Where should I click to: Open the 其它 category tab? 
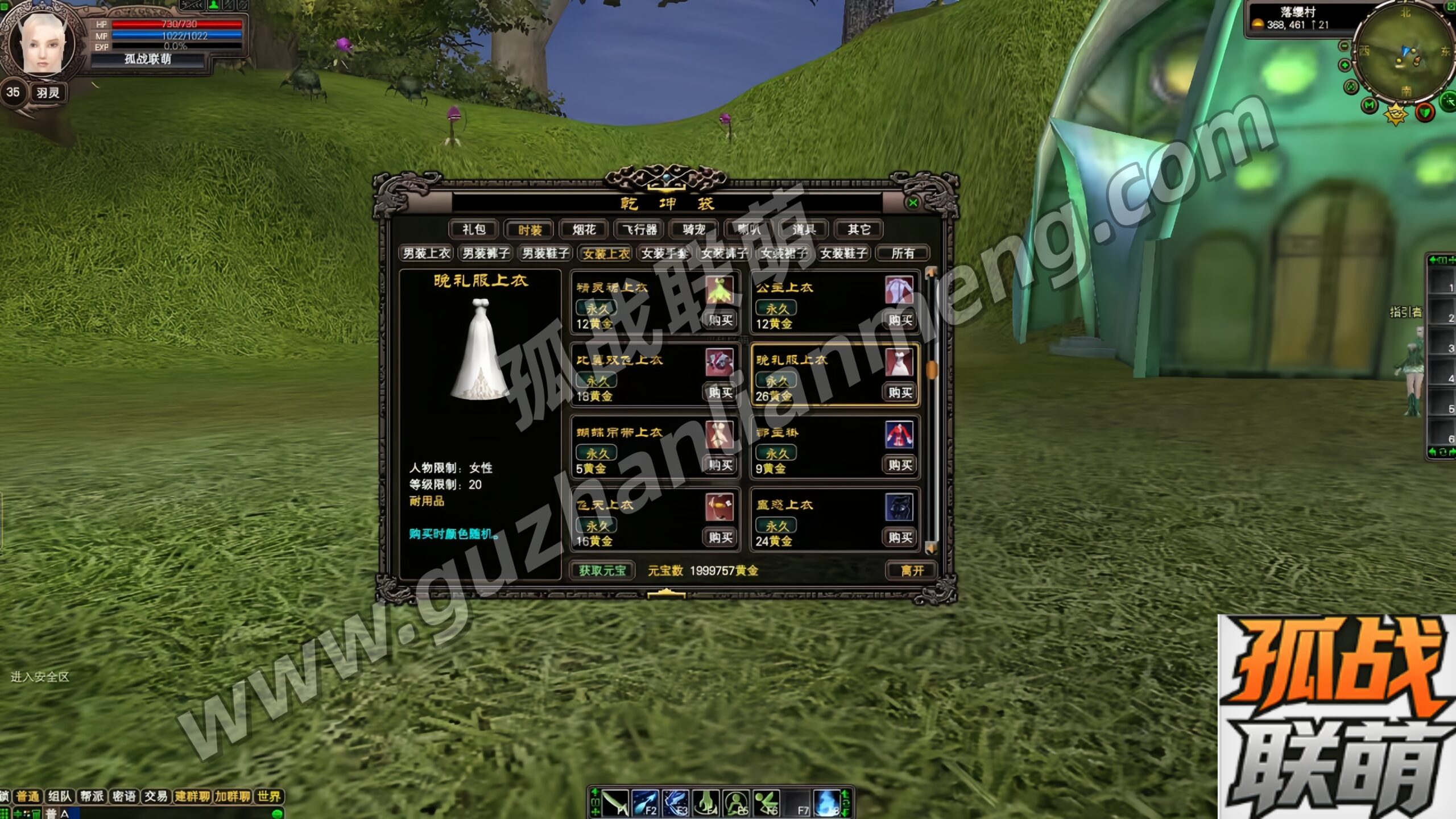[859, 229]
